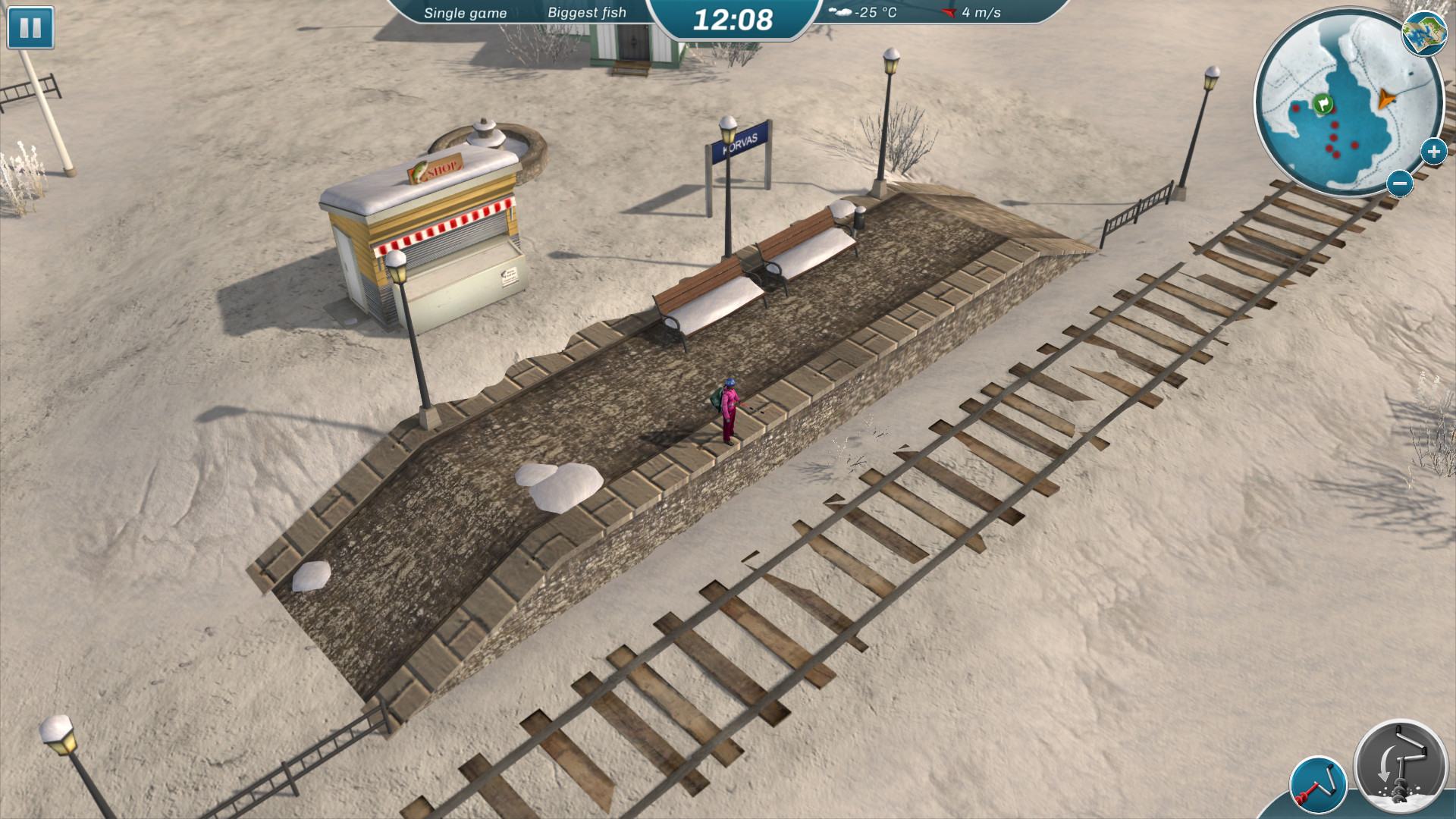Screen dimensions: 1456x819
Task: Pause the game with the pause button
Action: (30, 28)
